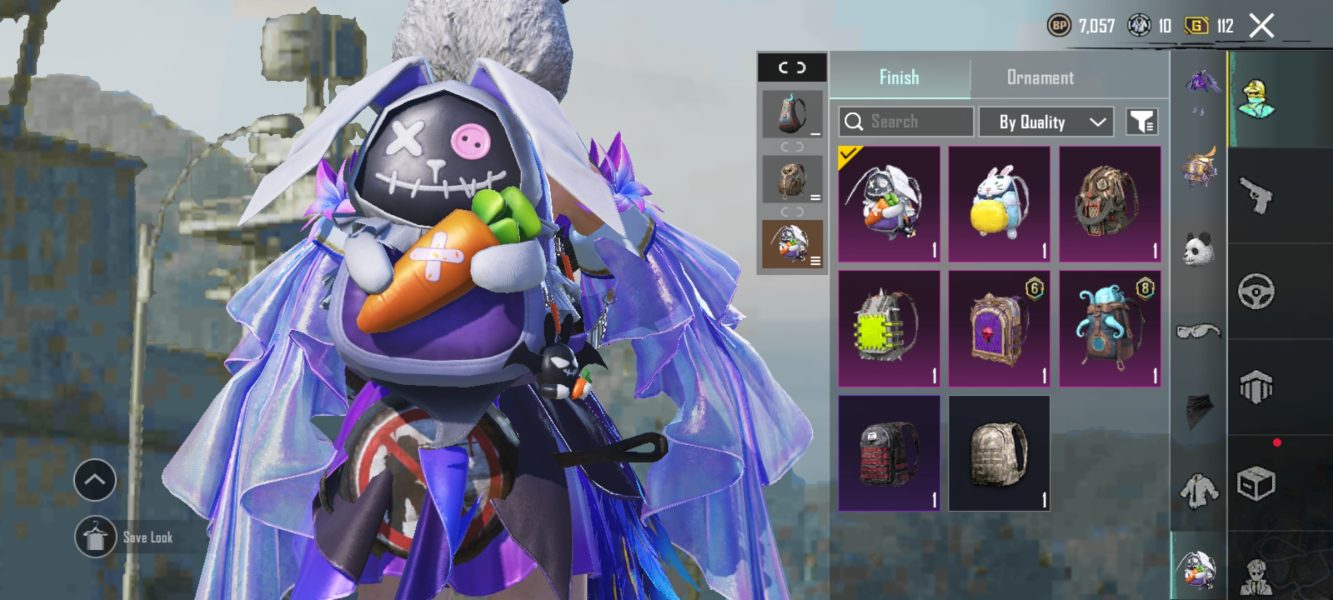Expand the up-arrow circle button
Screen dimensions: 1333x600
coord(95,481)
